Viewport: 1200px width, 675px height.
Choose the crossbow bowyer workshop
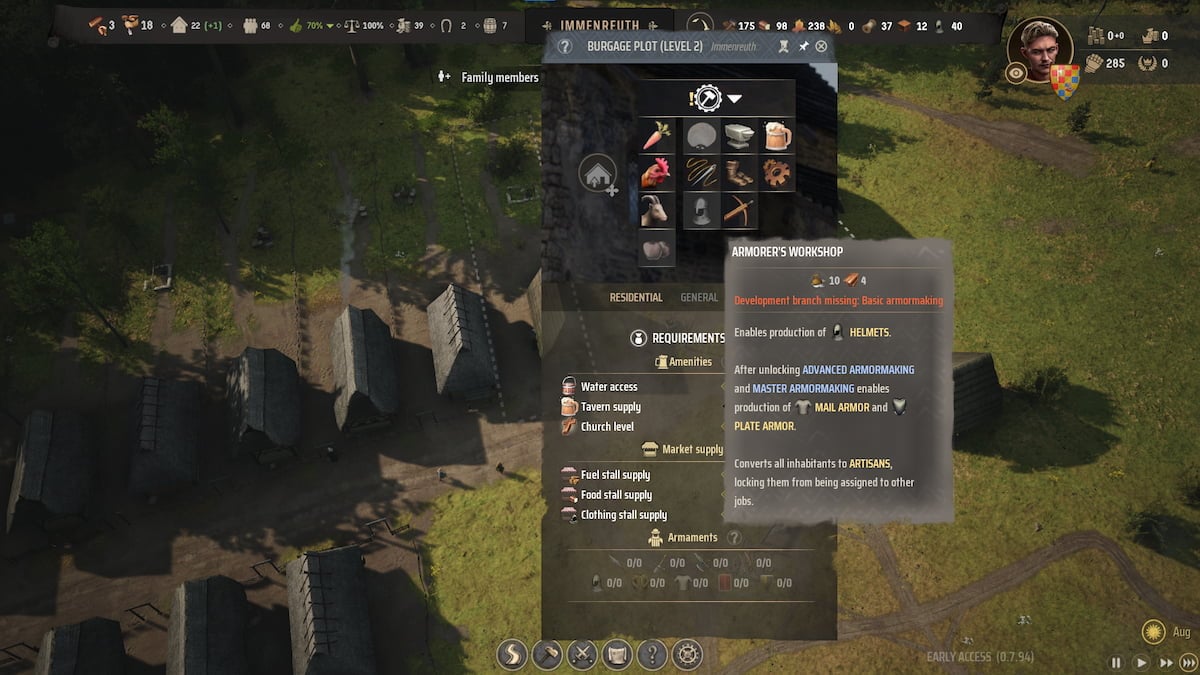coord(738,210)
